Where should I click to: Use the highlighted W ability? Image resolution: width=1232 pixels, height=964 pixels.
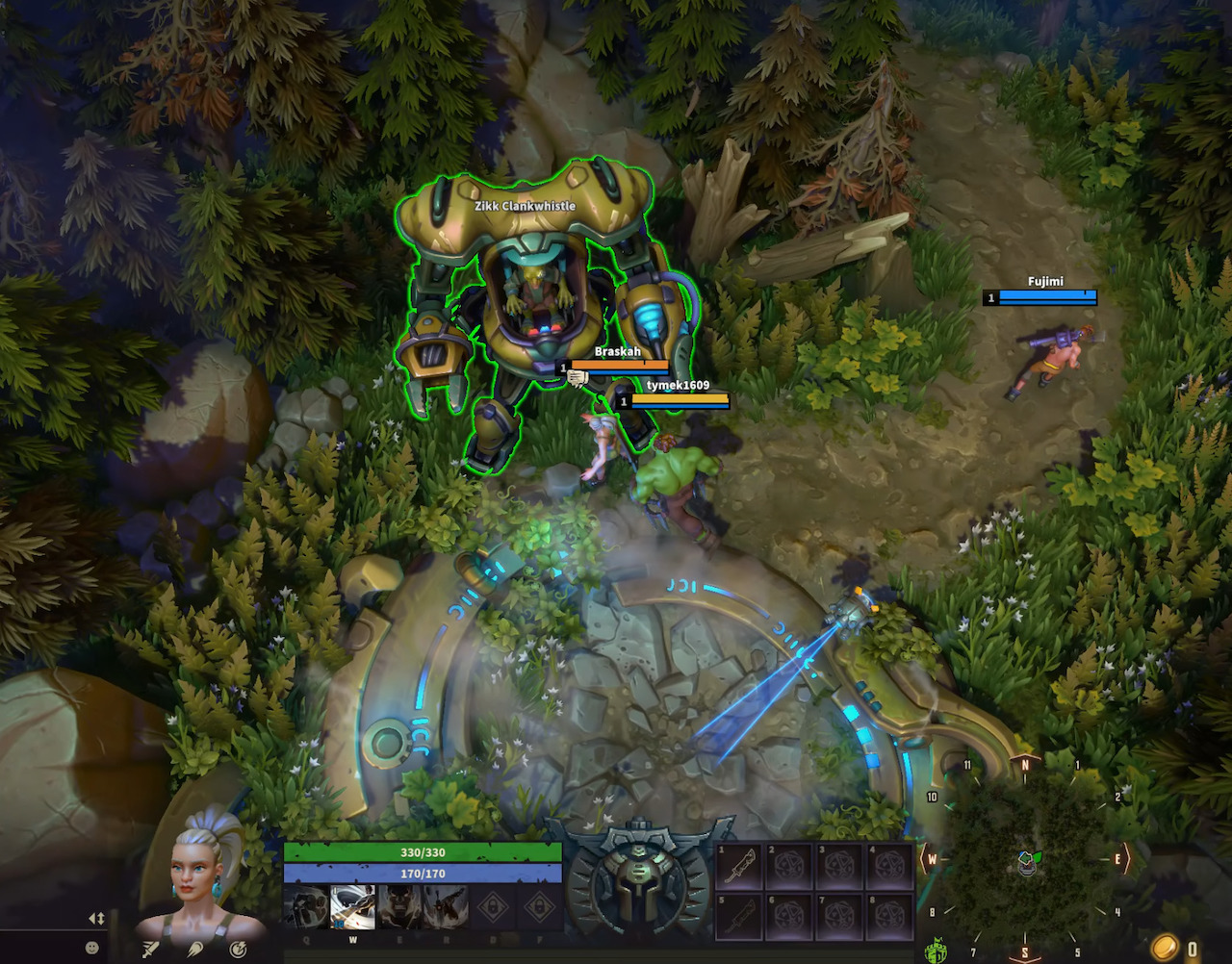(x=352, y=906)
